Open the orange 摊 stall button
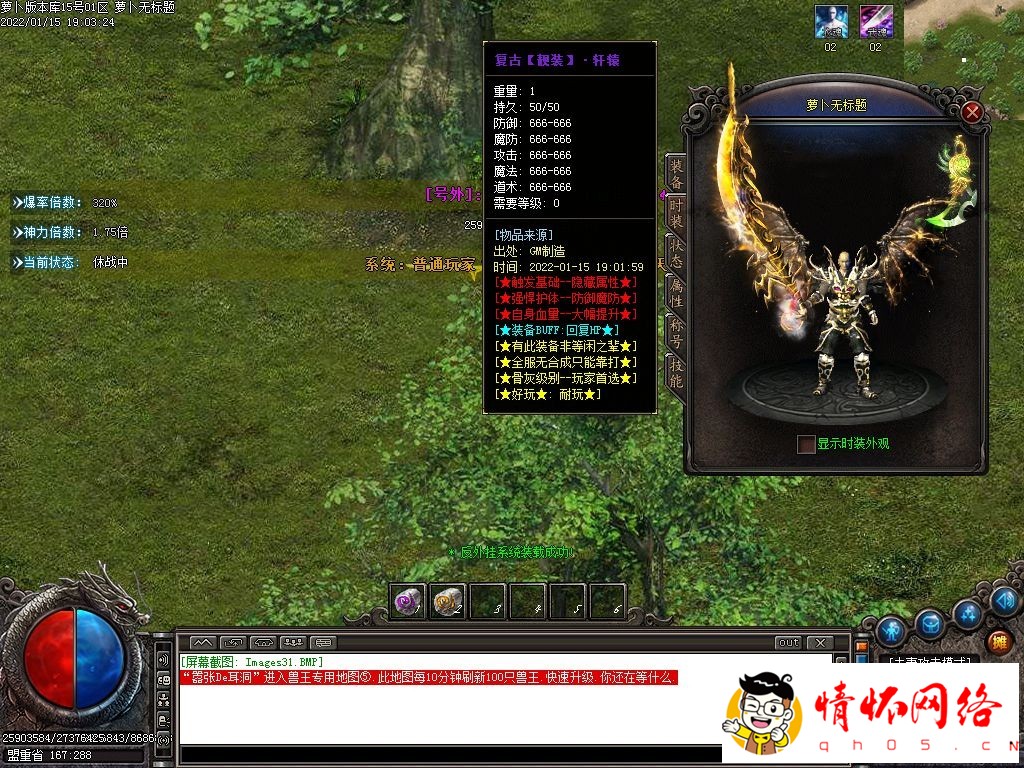This screenshot has width=1024, height=768. coord(998,642)
